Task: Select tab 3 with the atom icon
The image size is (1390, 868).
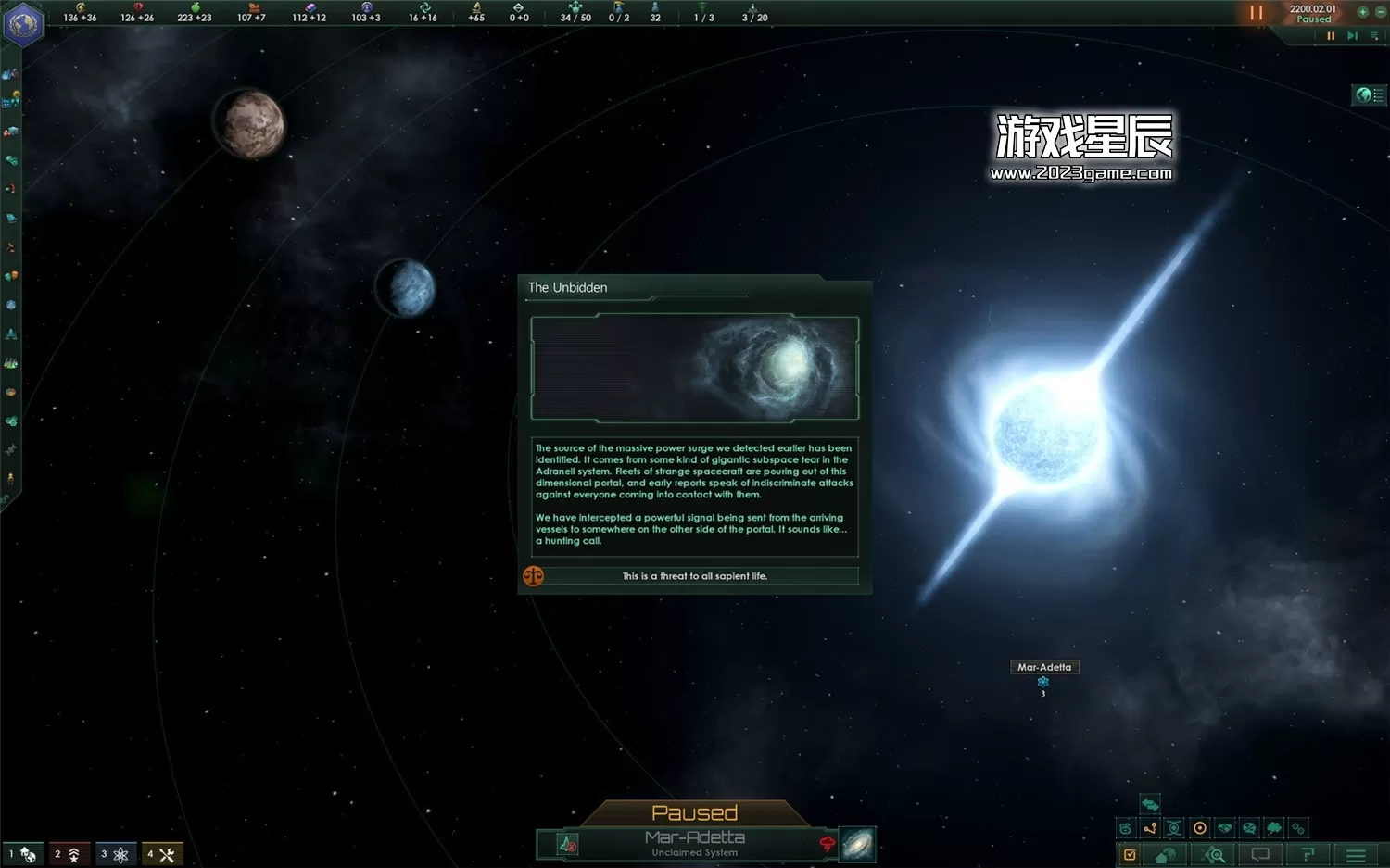Action: point(115,854)
